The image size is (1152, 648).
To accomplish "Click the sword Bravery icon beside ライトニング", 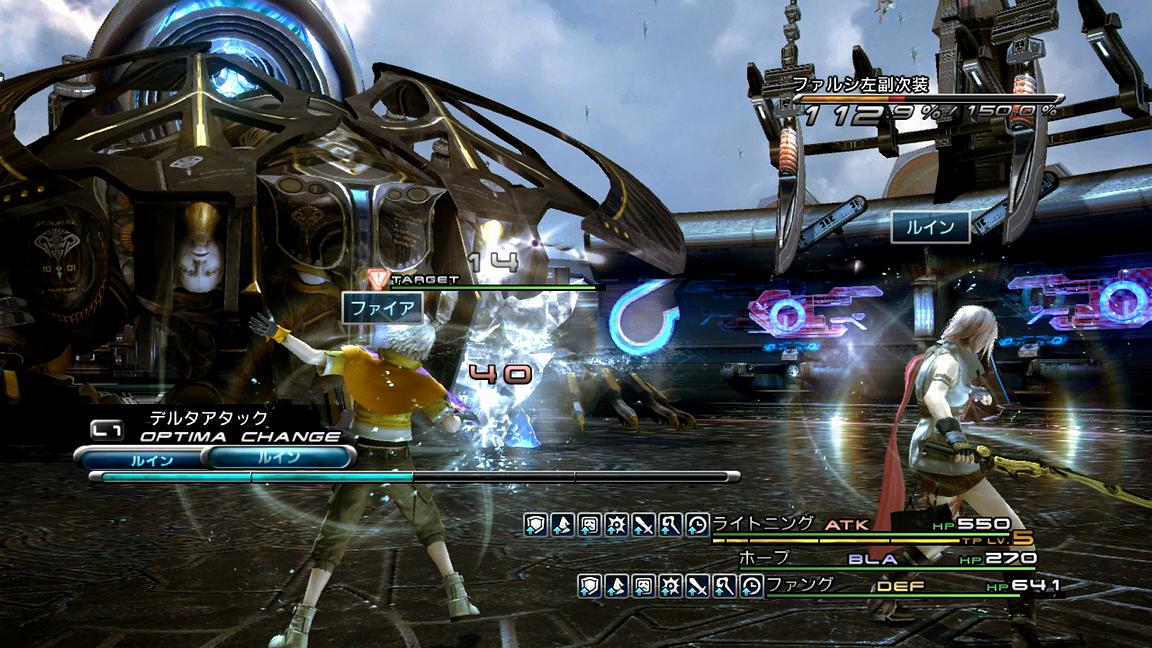I will (643, 524).
